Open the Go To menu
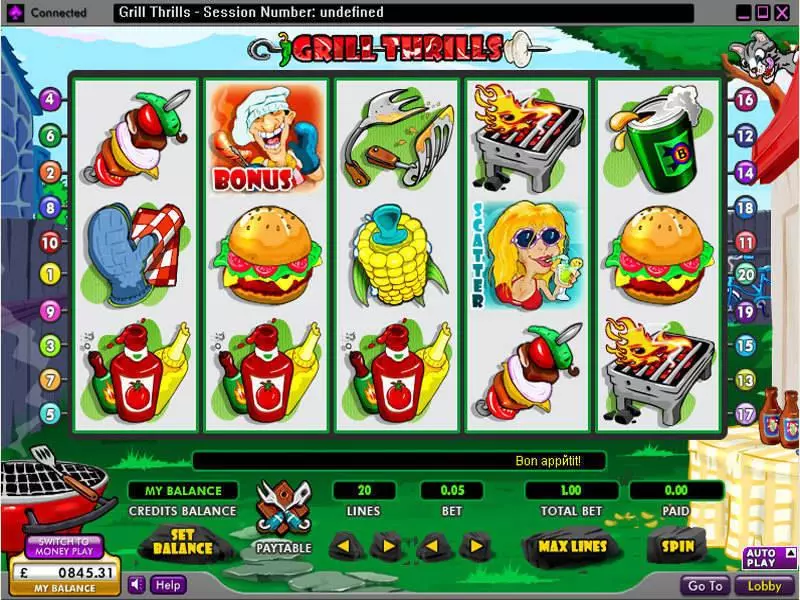800x600 pixels. [x=705, y=586]
